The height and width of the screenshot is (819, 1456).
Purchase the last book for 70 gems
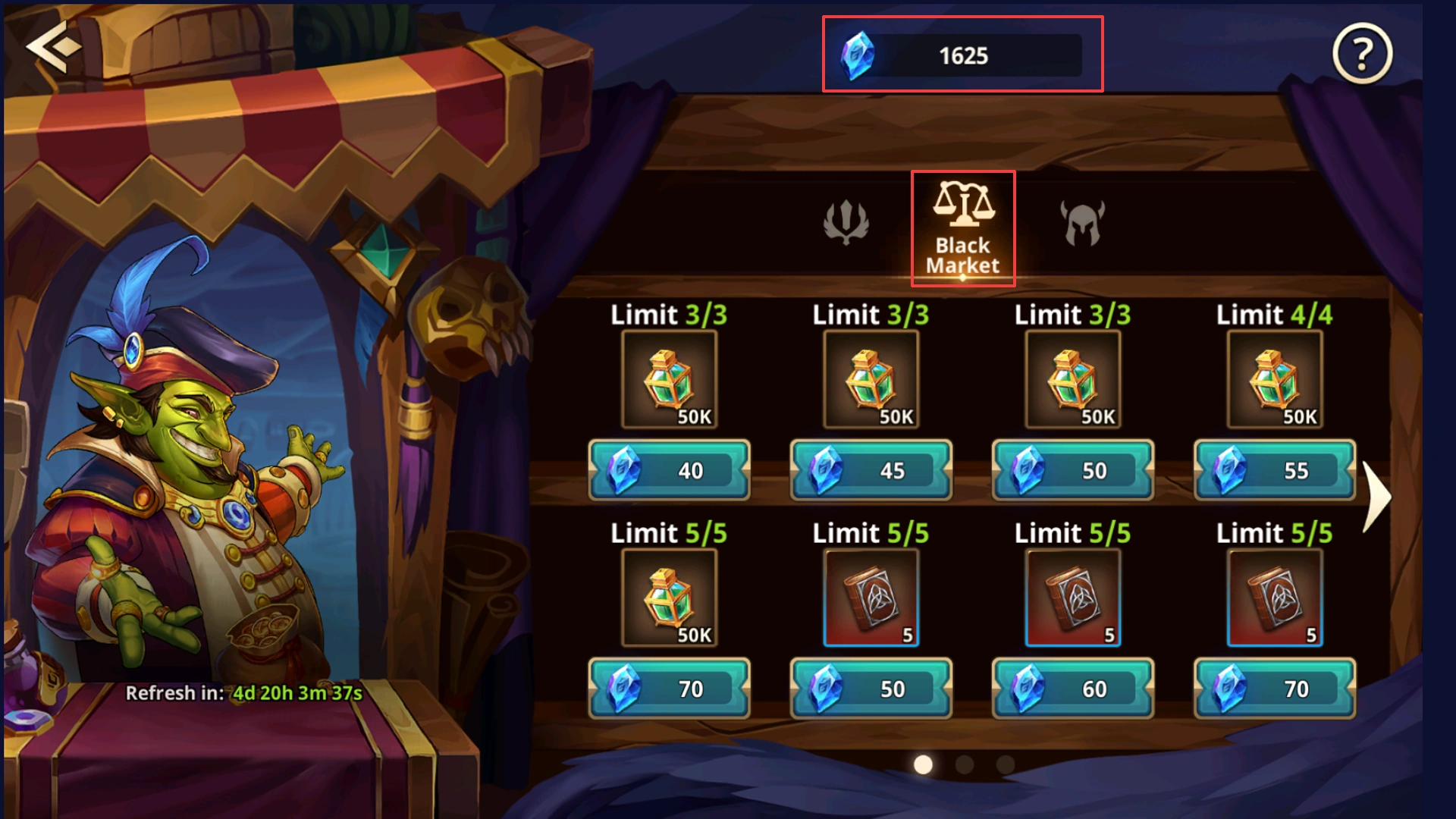click(1274, 689)
